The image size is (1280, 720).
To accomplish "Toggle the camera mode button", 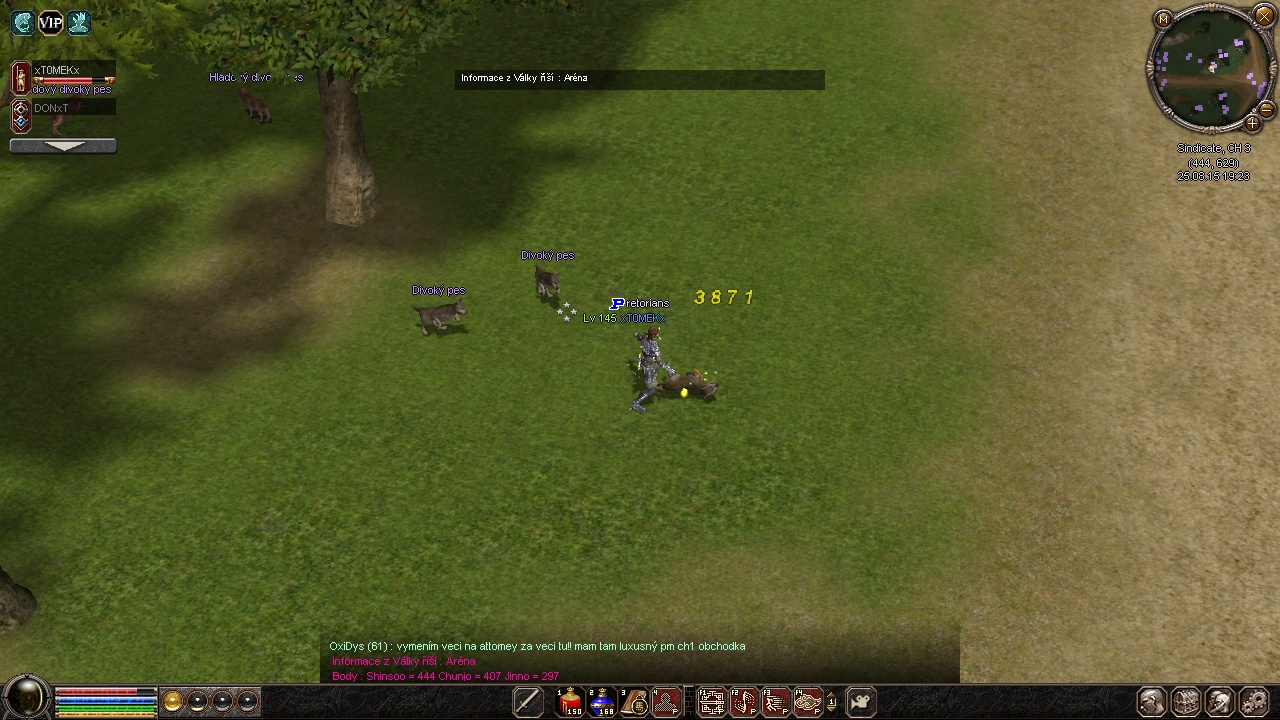I will (861, 702).
